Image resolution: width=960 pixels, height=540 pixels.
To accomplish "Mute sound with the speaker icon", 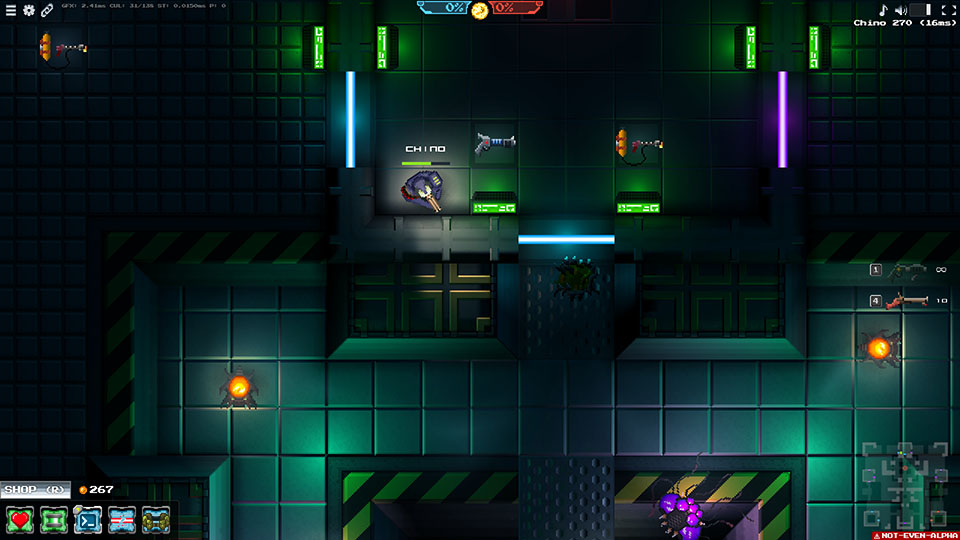I will [900, 10].
